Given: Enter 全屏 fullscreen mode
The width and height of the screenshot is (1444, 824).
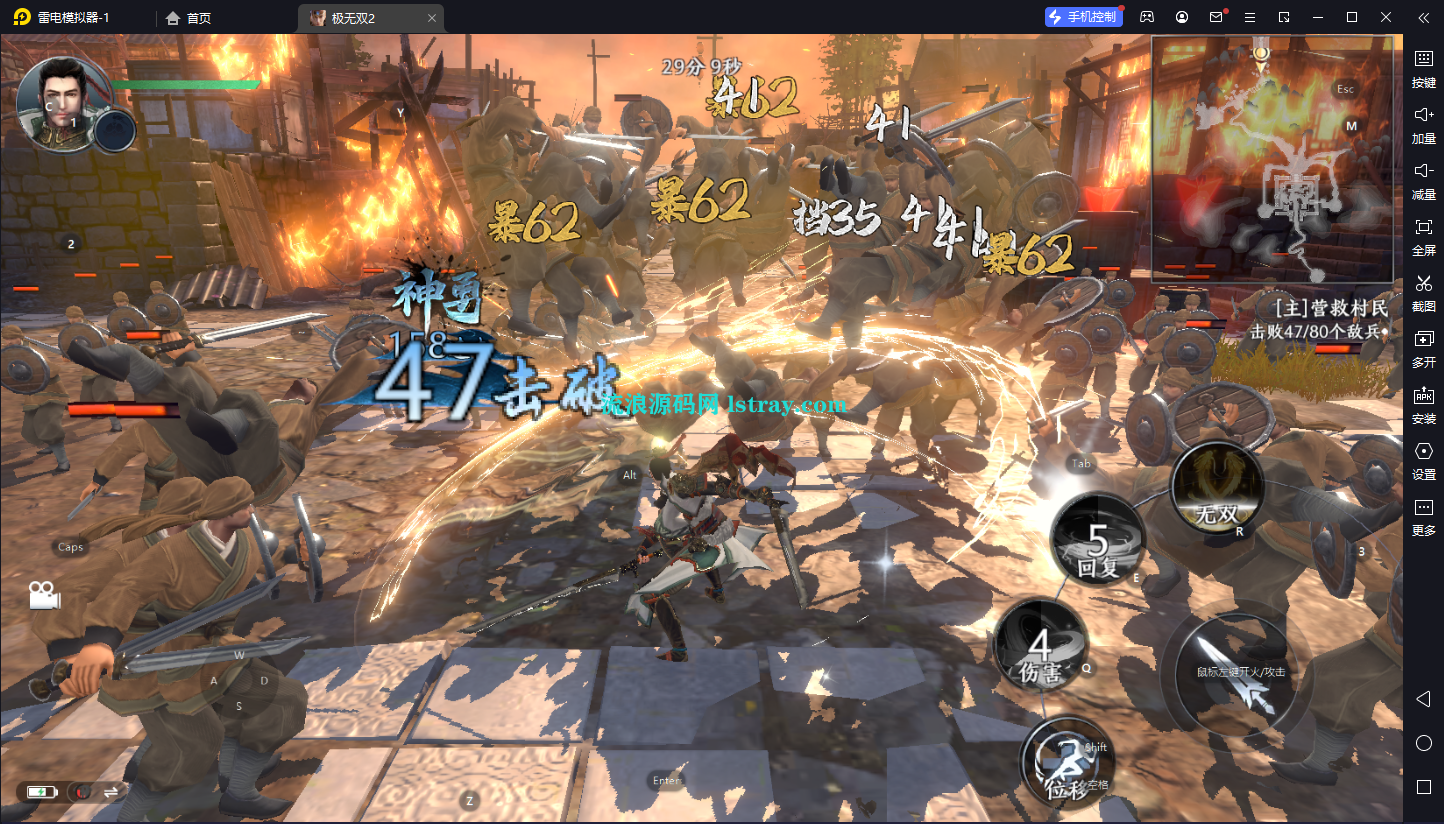Looking at the screenshot, I should point(1423,237).
